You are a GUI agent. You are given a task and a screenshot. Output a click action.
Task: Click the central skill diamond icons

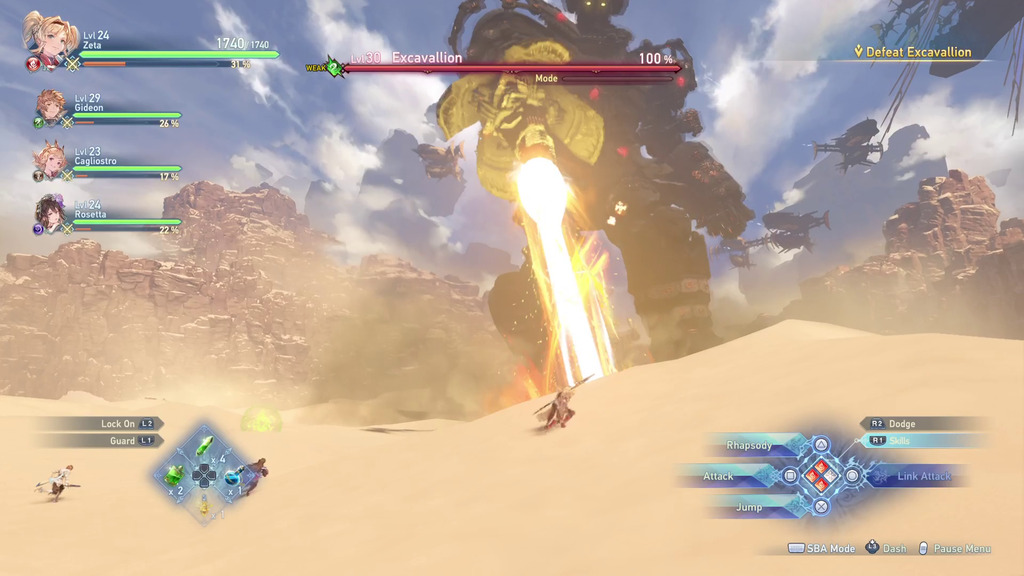click(821, 476)
